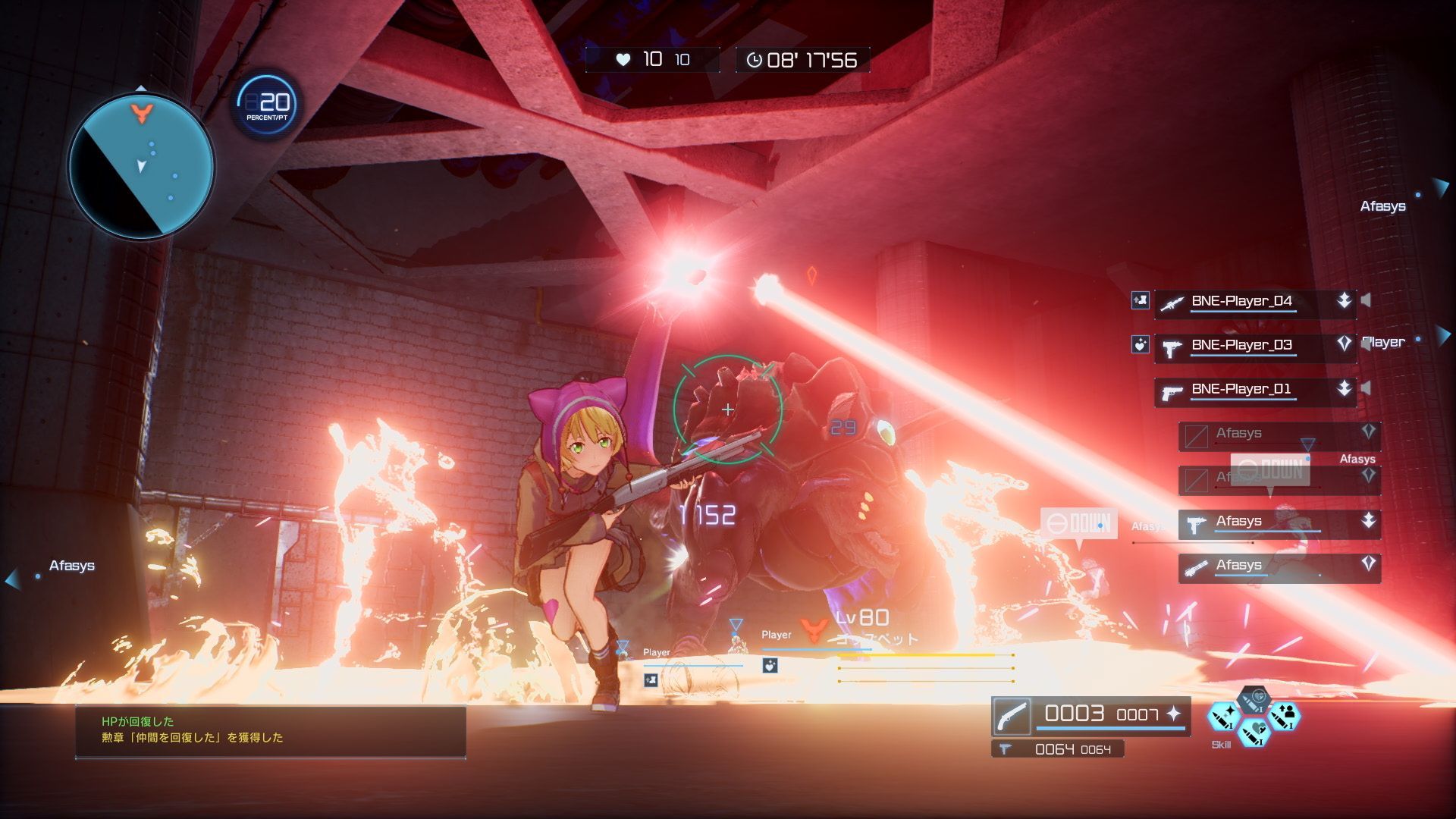This screenshot has width=1456, height=819.
Task: Select the handgun icon beside BNE-Player_01
Action: tap(1172, 393)
